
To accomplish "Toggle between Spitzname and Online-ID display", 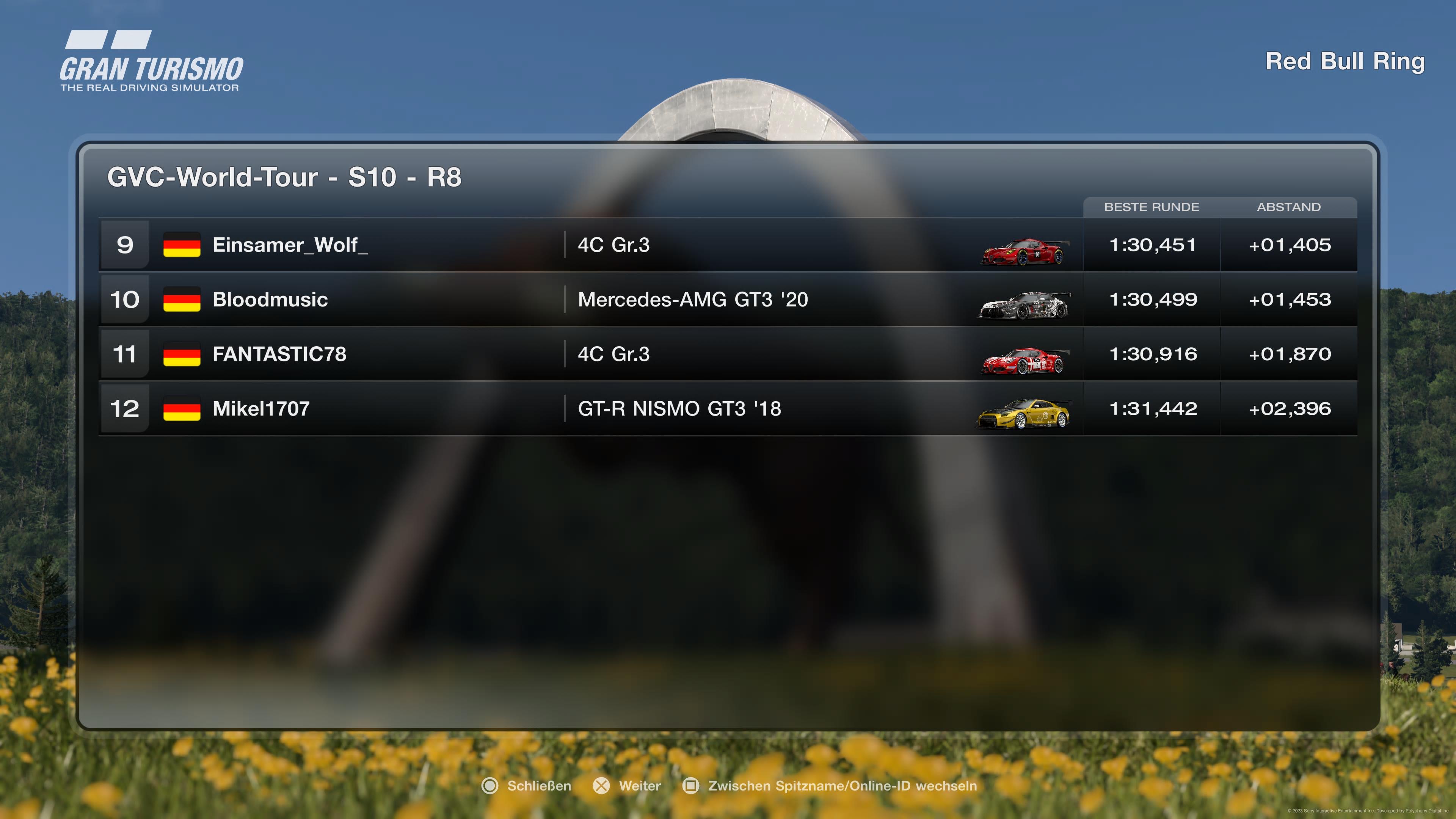I will [691, 786].
